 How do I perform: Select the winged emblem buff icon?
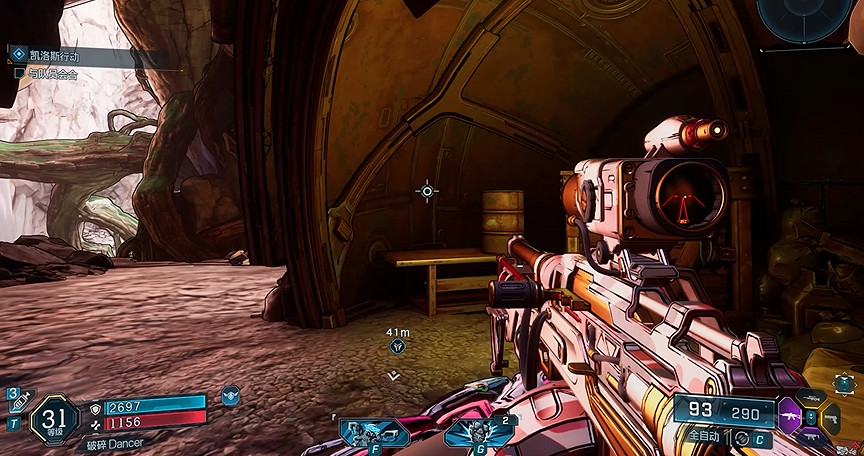pyautogui.click(x=230, y=395)
